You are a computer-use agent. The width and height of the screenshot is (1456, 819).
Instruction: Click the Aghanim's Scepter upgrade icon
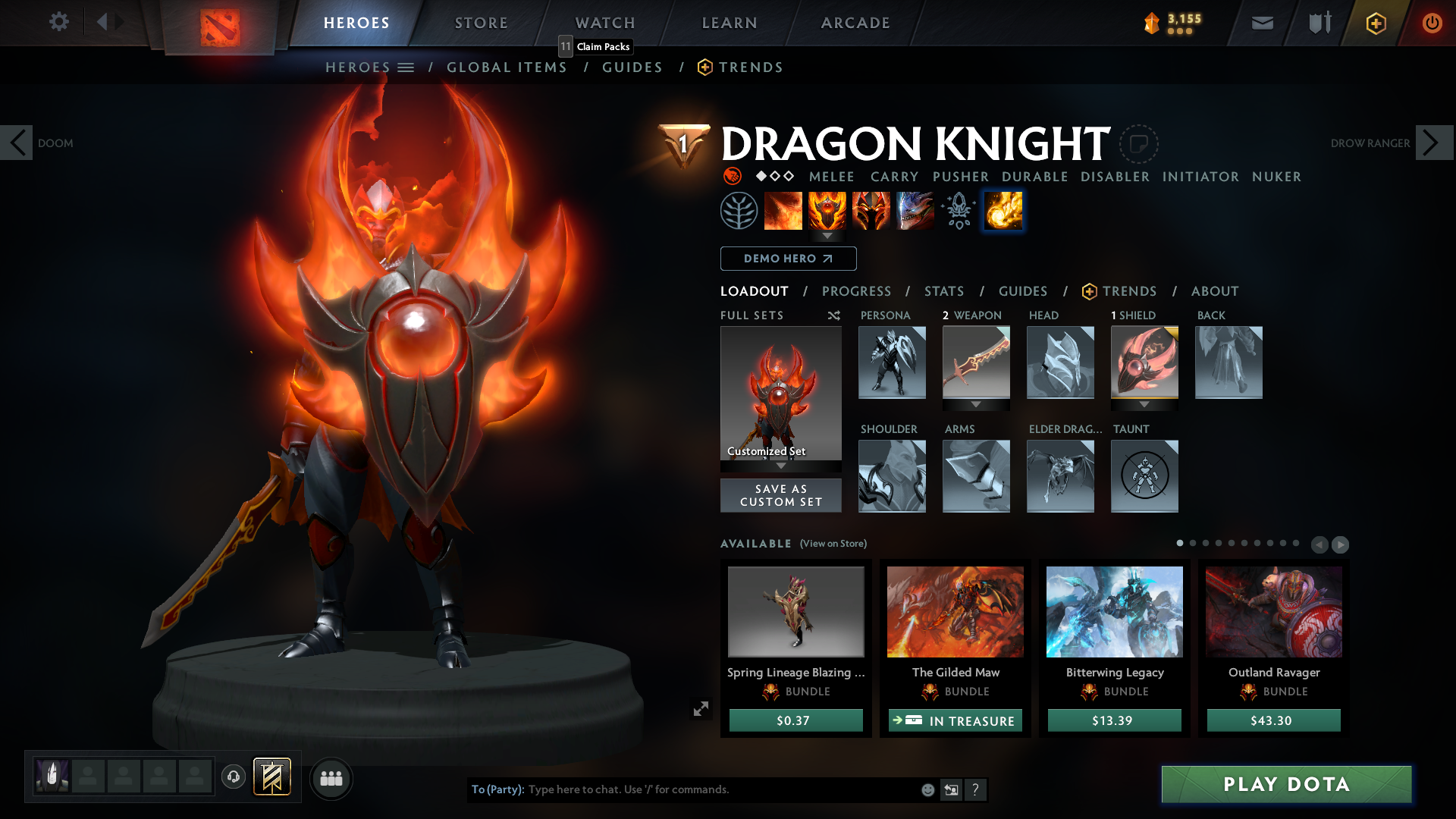click(x=957, y=211)
